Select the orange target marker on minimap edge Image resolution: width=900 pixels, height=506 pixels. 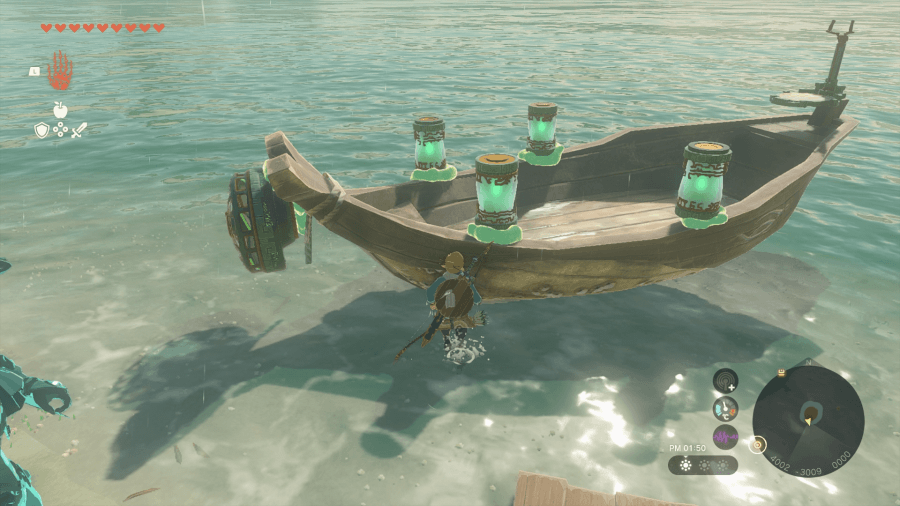point(758,443)
